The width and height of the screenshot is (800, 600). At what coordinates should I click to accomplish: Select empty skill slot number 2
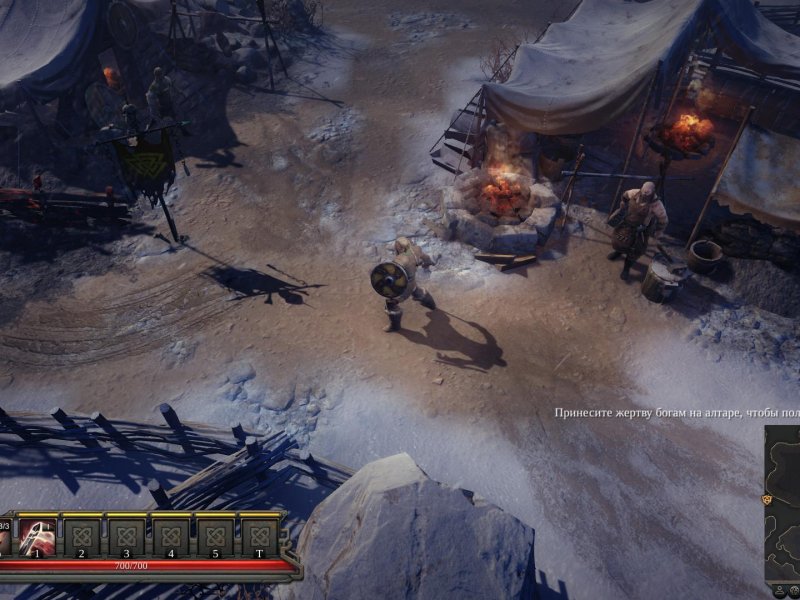coord(82,535)
